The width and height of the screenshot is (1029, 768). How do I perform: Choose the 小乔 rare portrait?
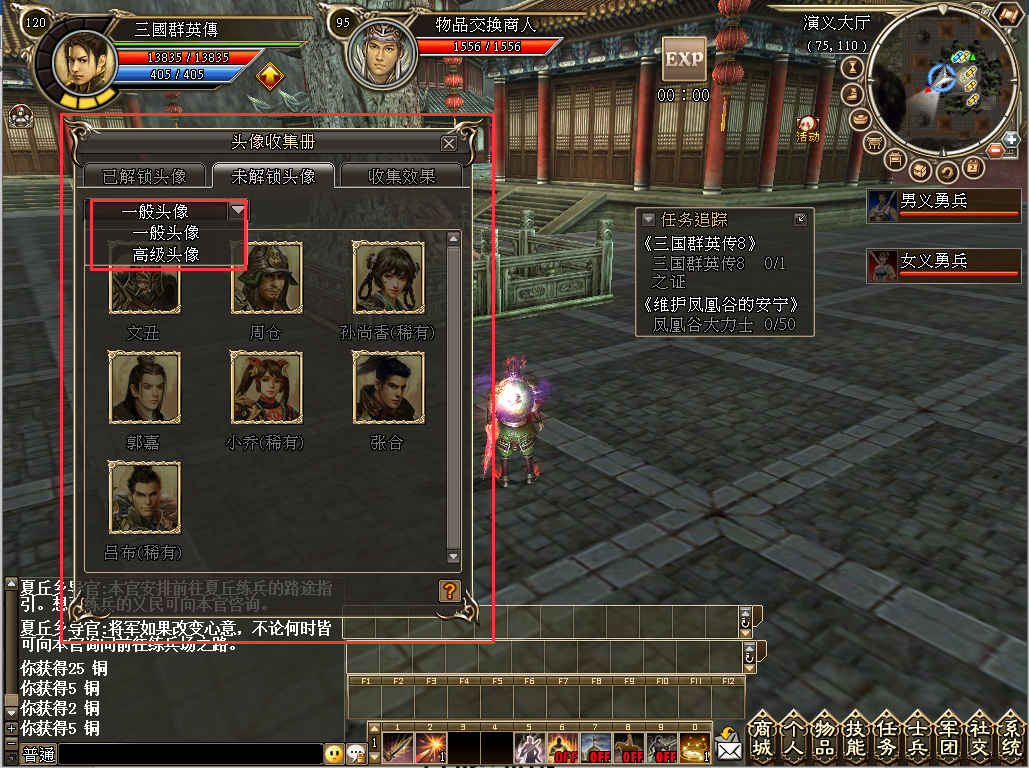[266, 387]
